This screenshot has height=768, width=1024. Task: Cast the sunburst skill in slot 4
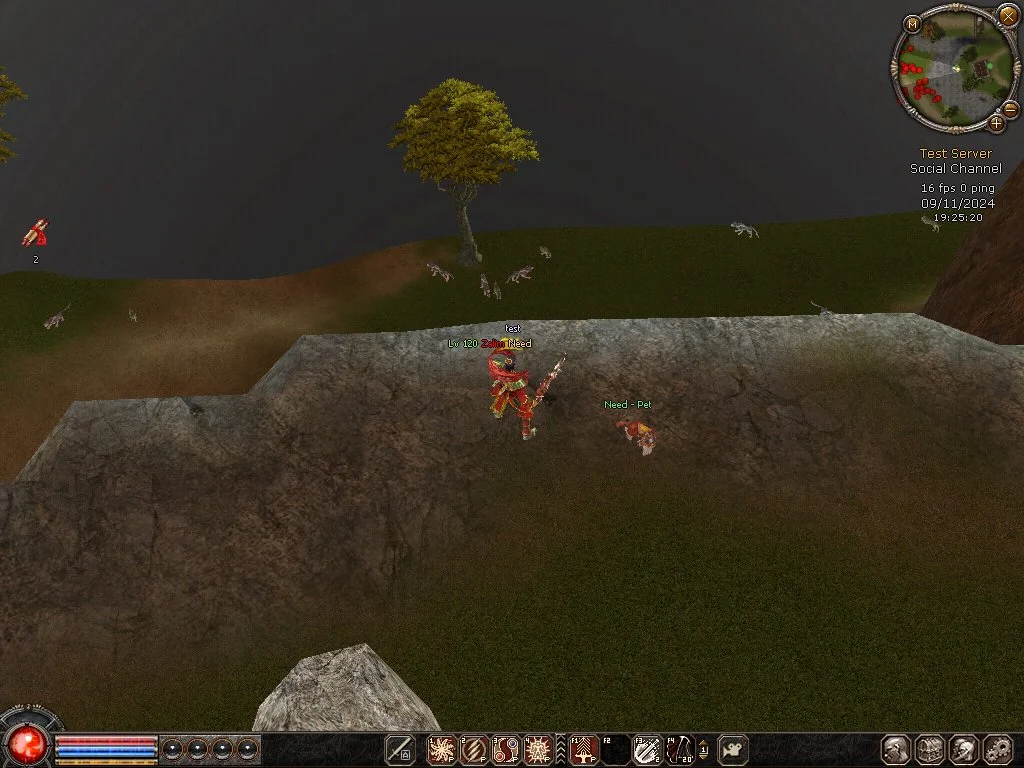tap(538, 749)
